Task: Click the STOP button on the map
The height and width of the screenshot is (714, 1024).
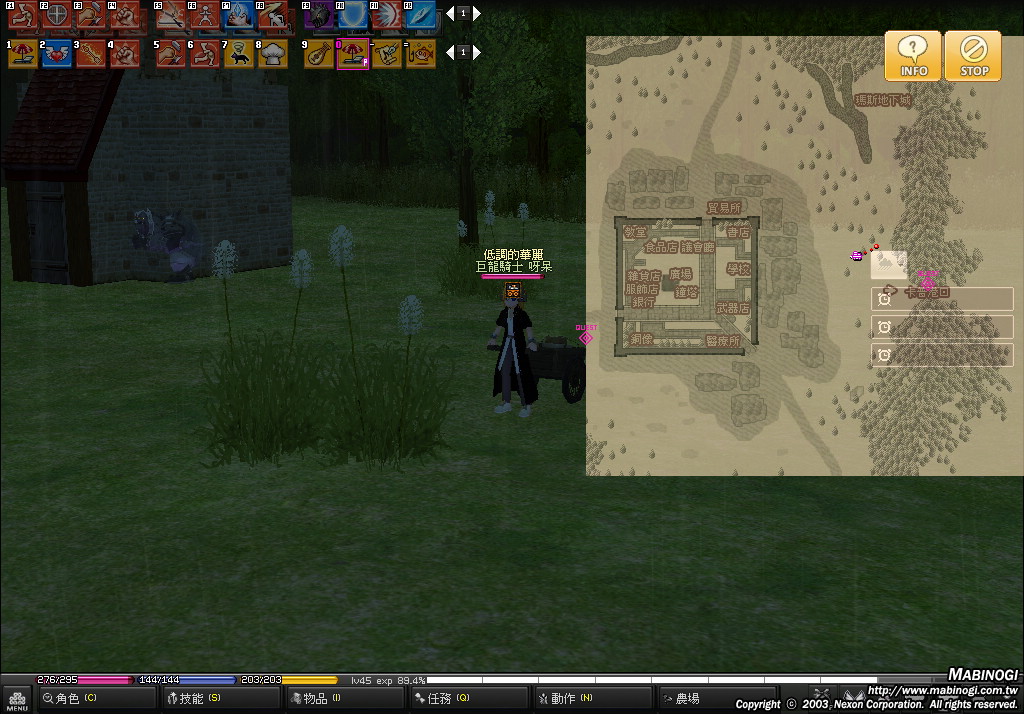Action: (x=973, y=56)
